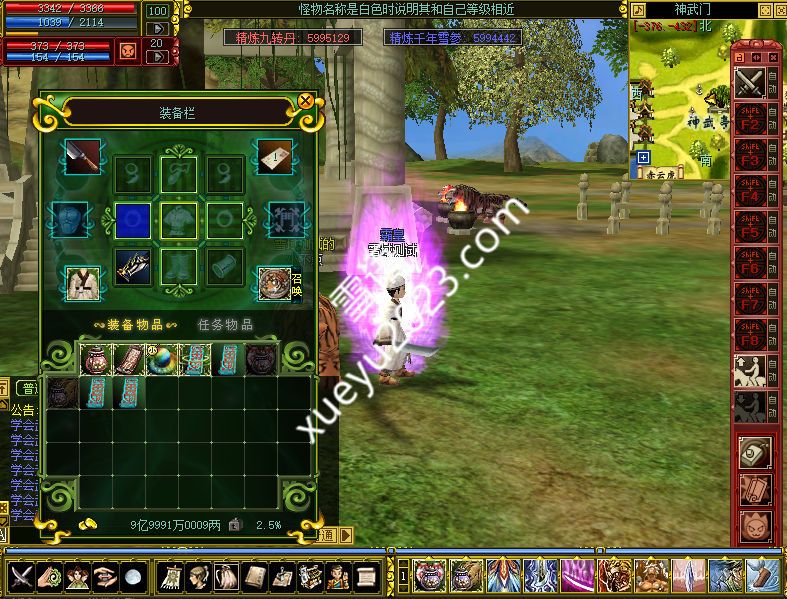Viewport: 787px width, 599px height.
Task: Select the rainbow orb inventory item
Action: (163, 360)
